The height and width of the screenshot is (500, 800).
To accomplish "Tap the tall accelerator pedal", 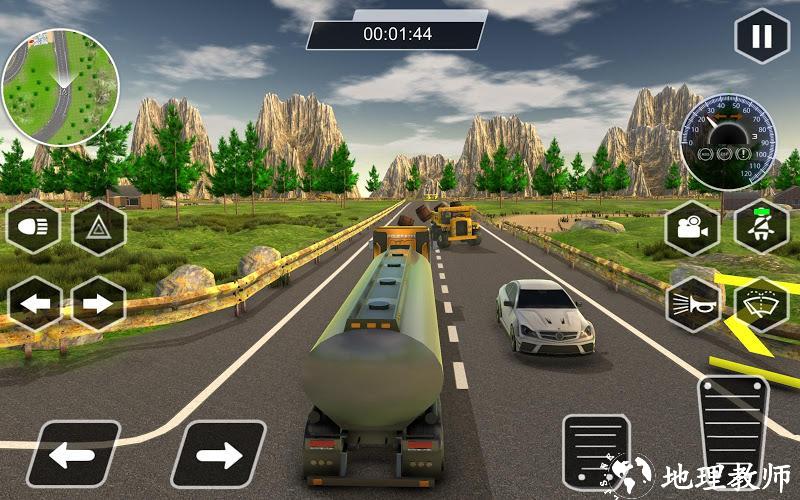I will pos(732,430).
